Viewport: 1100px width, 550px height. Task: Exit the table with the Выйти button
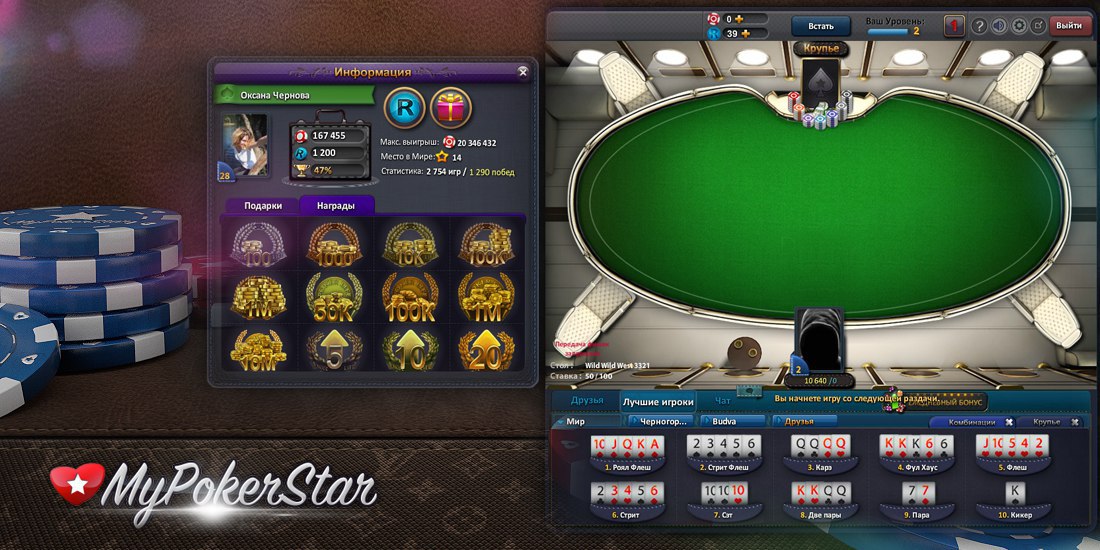tap(1069, 26)
